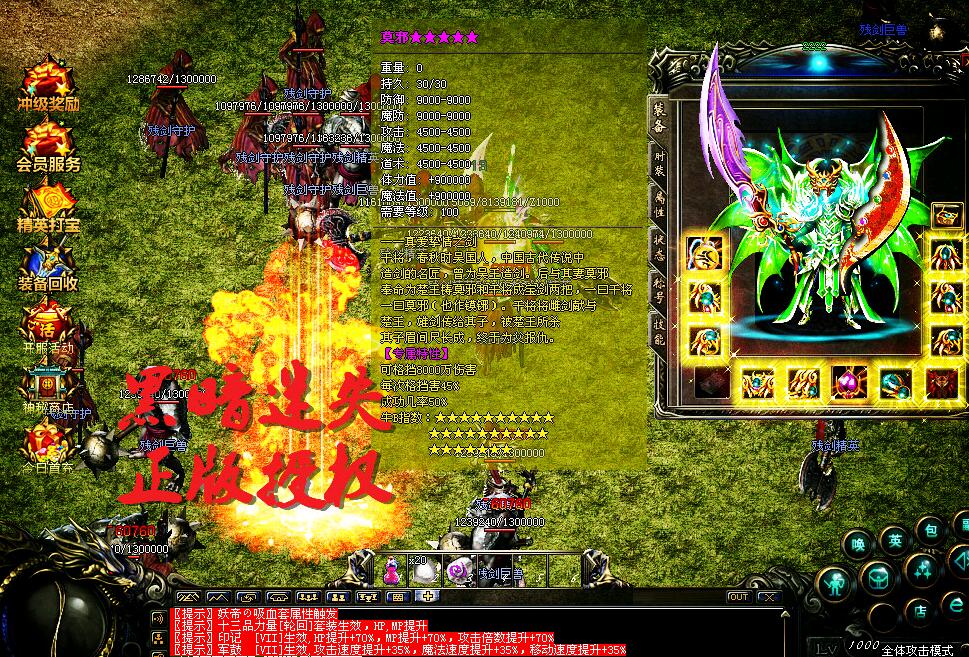Visit the 神秘商店 mystery shop

point(48,387)
